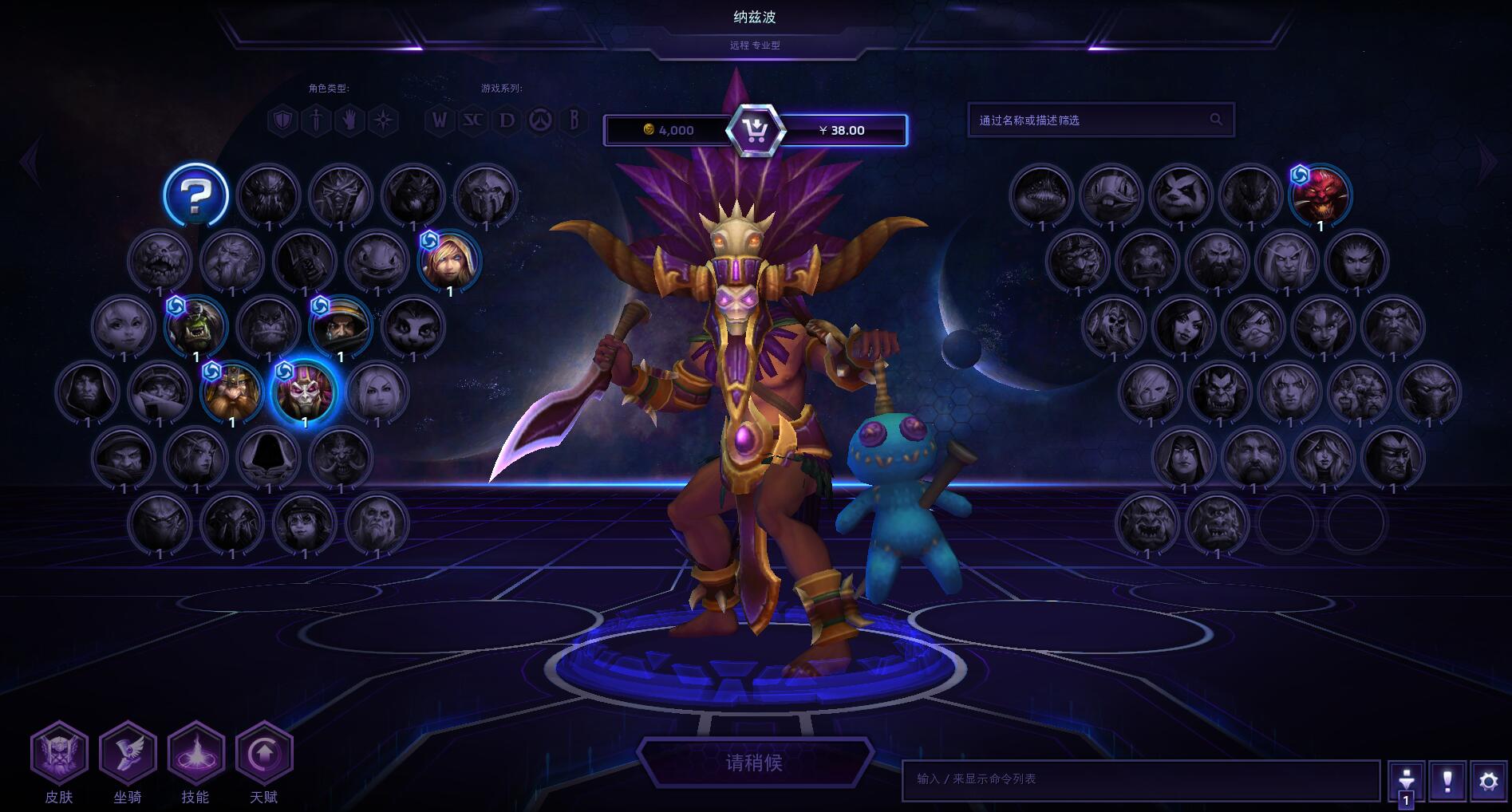Open the 天赋 talents panel

tap(264, 755)
